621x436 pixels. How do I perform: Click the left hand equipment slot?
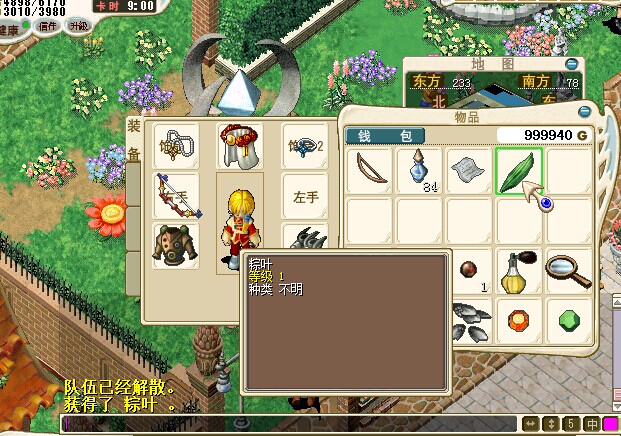[304, 196]
